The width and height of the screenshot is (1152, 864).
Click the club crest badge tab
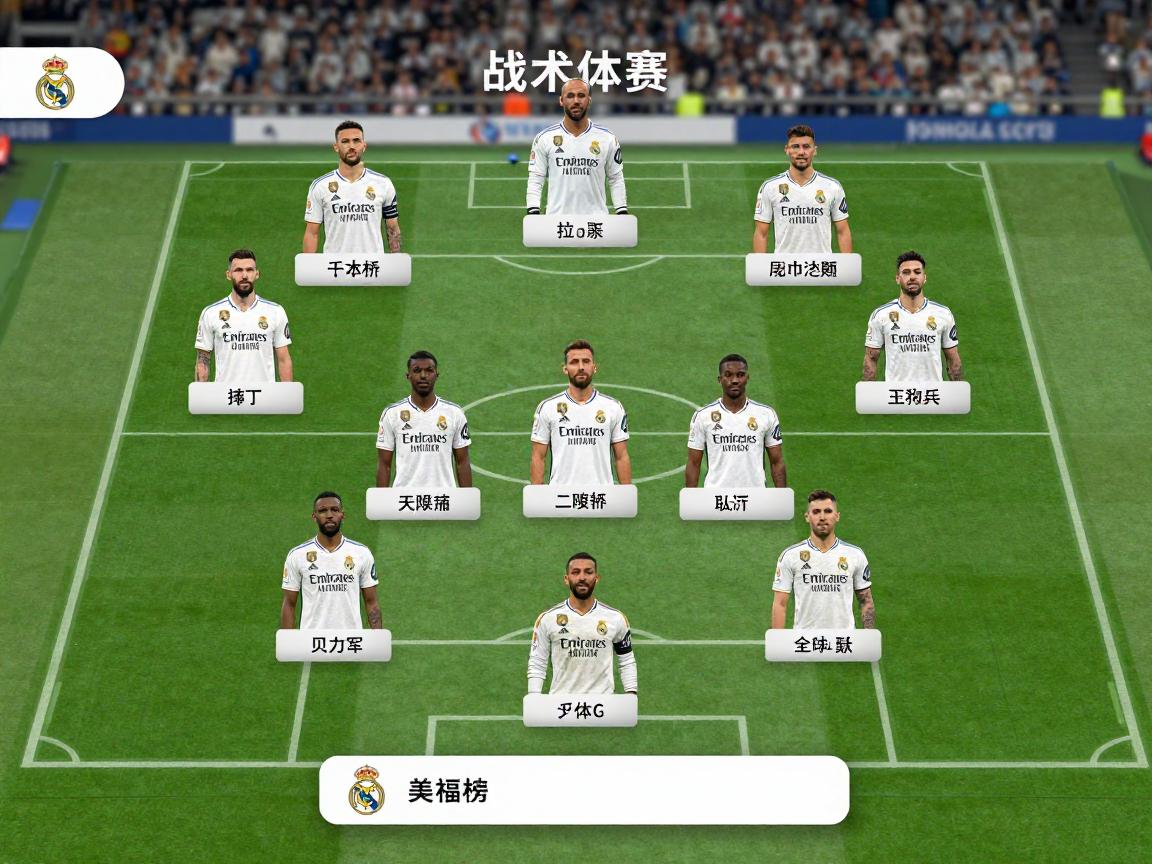click(x=55, y=83)
